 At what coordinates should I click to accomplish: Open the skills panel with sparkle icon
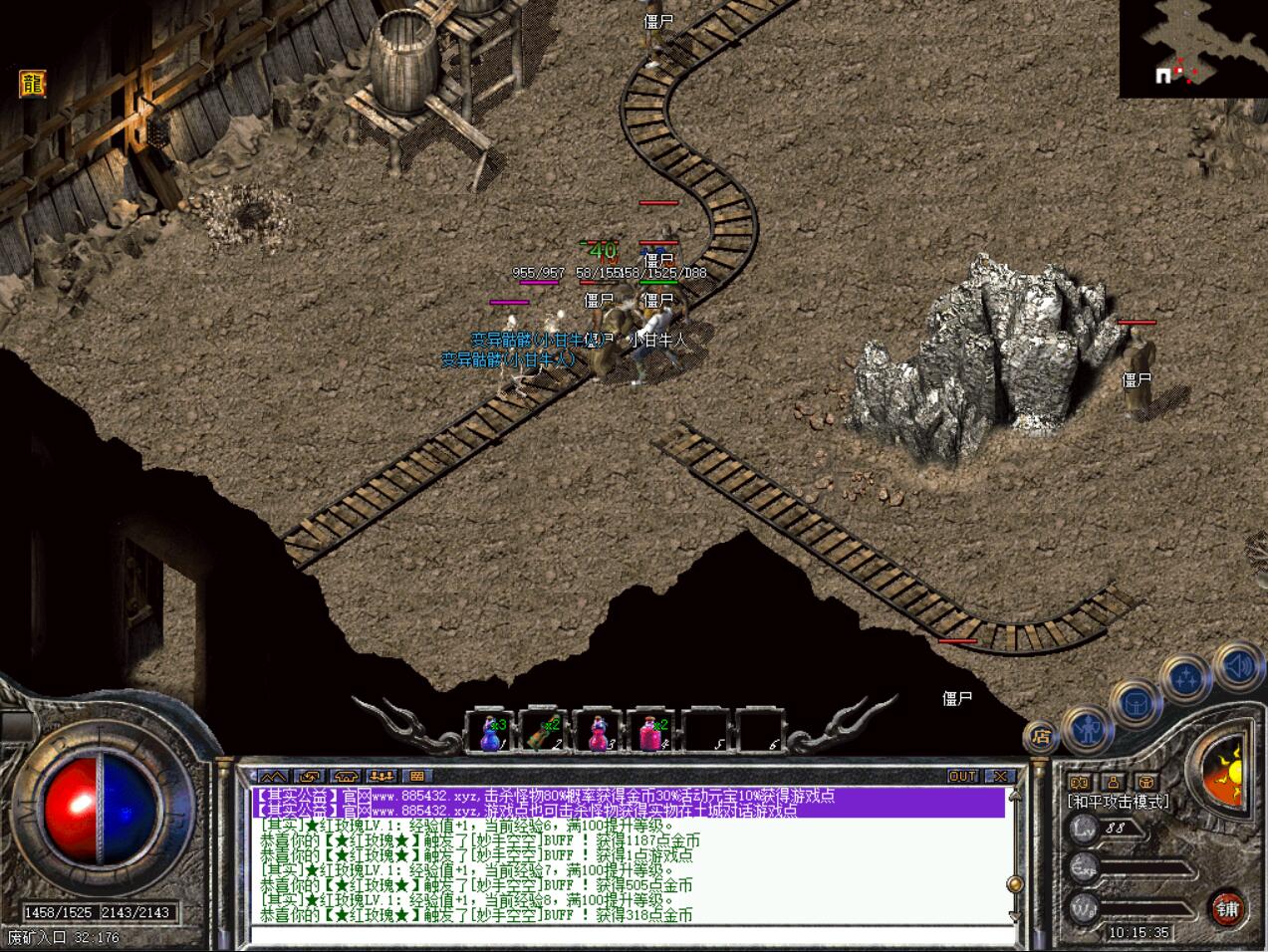click(1185, 679)
